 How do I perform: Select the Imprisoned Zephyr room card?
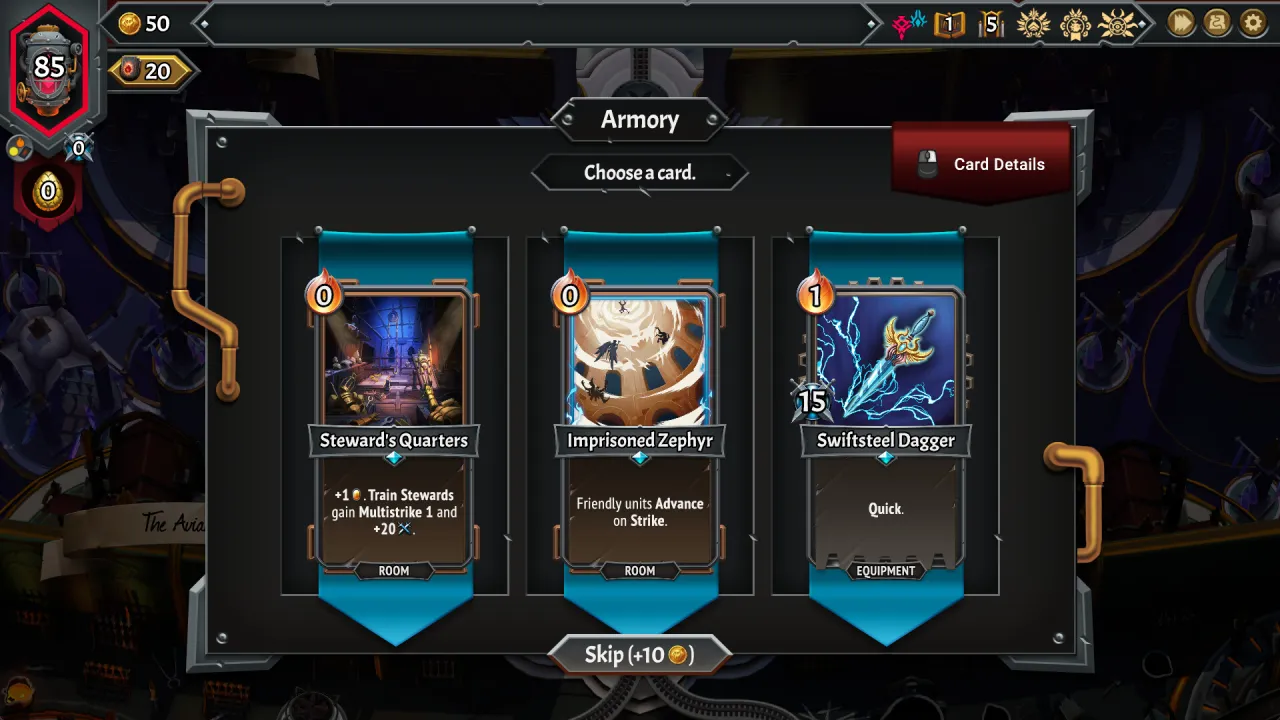point(639,420)
